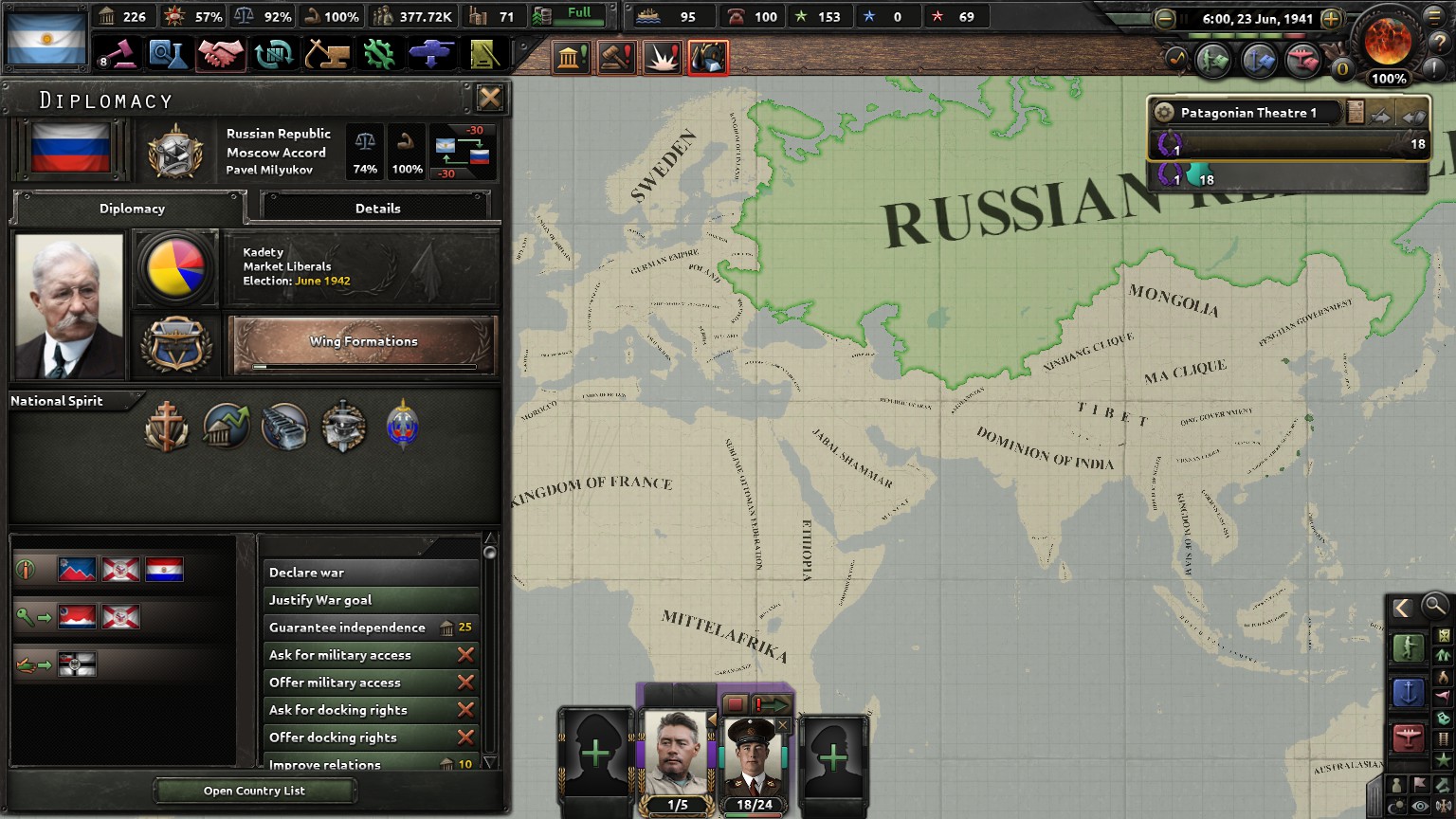1456x819 pixels.
Task: Open the Production screen
Action: [x=379, y=54]
